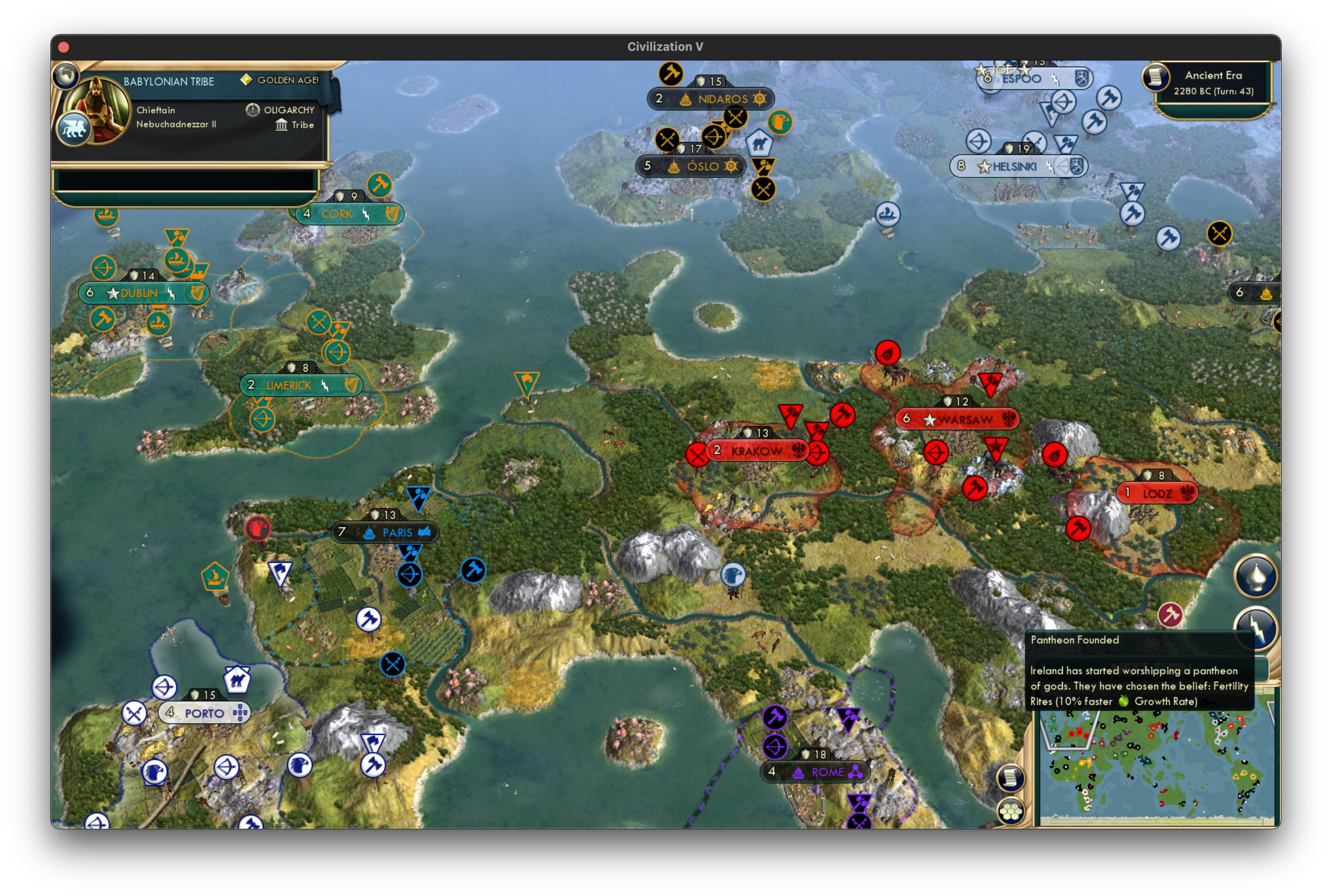
Task: Open the Rome city banner
Action: 817,772
